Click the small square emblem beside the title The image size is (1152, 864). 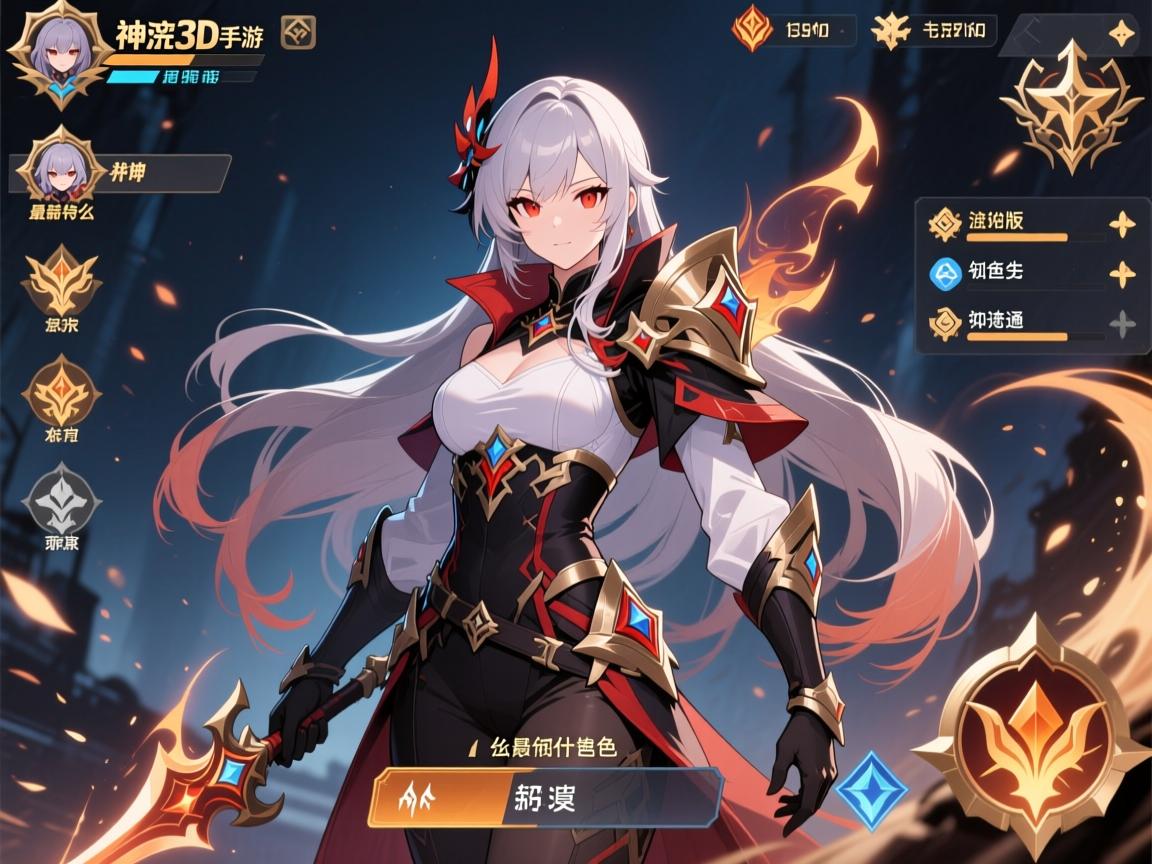coord(298,33)
